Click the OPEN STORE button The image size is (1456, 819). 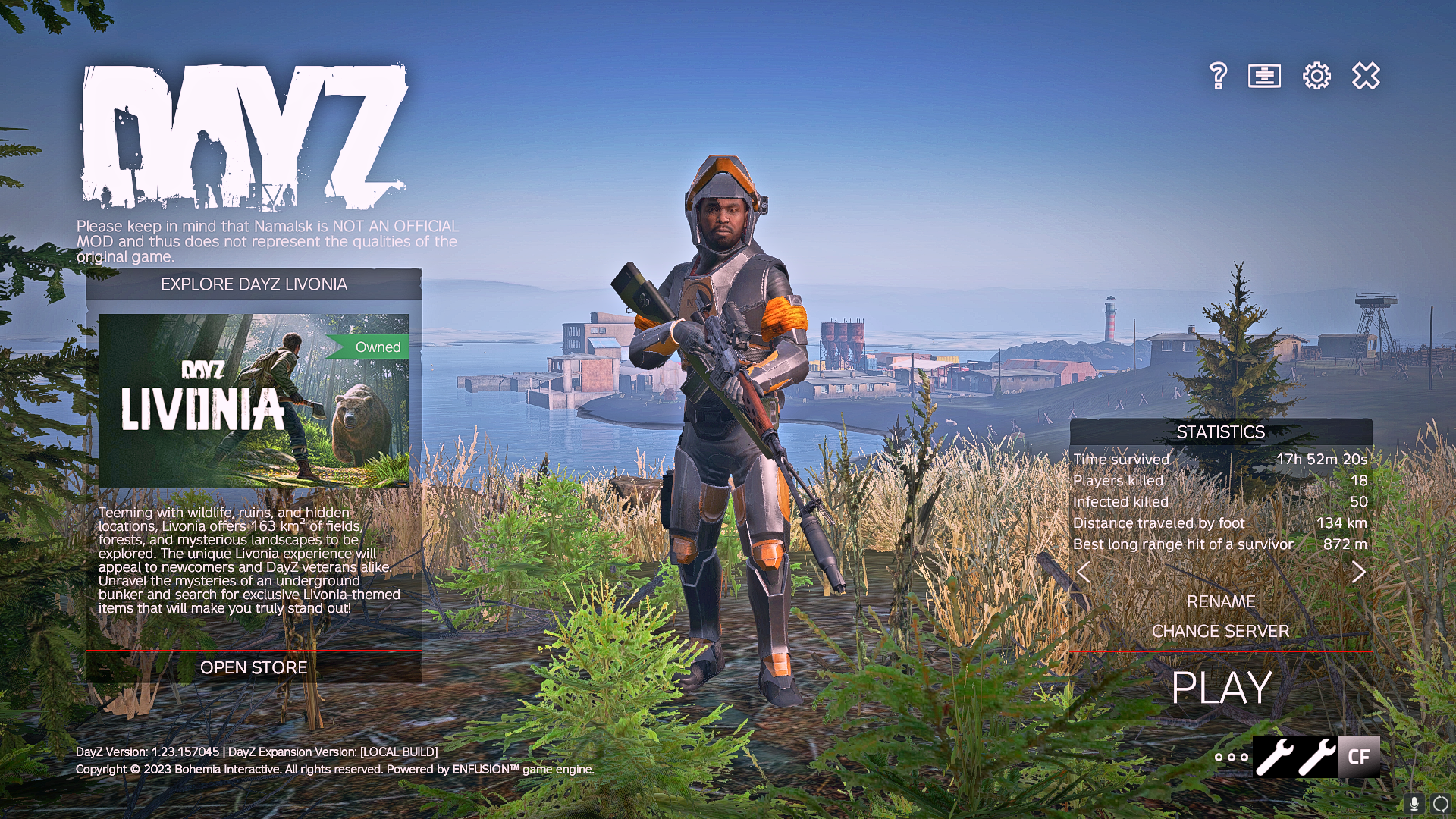tap(253, 667)
